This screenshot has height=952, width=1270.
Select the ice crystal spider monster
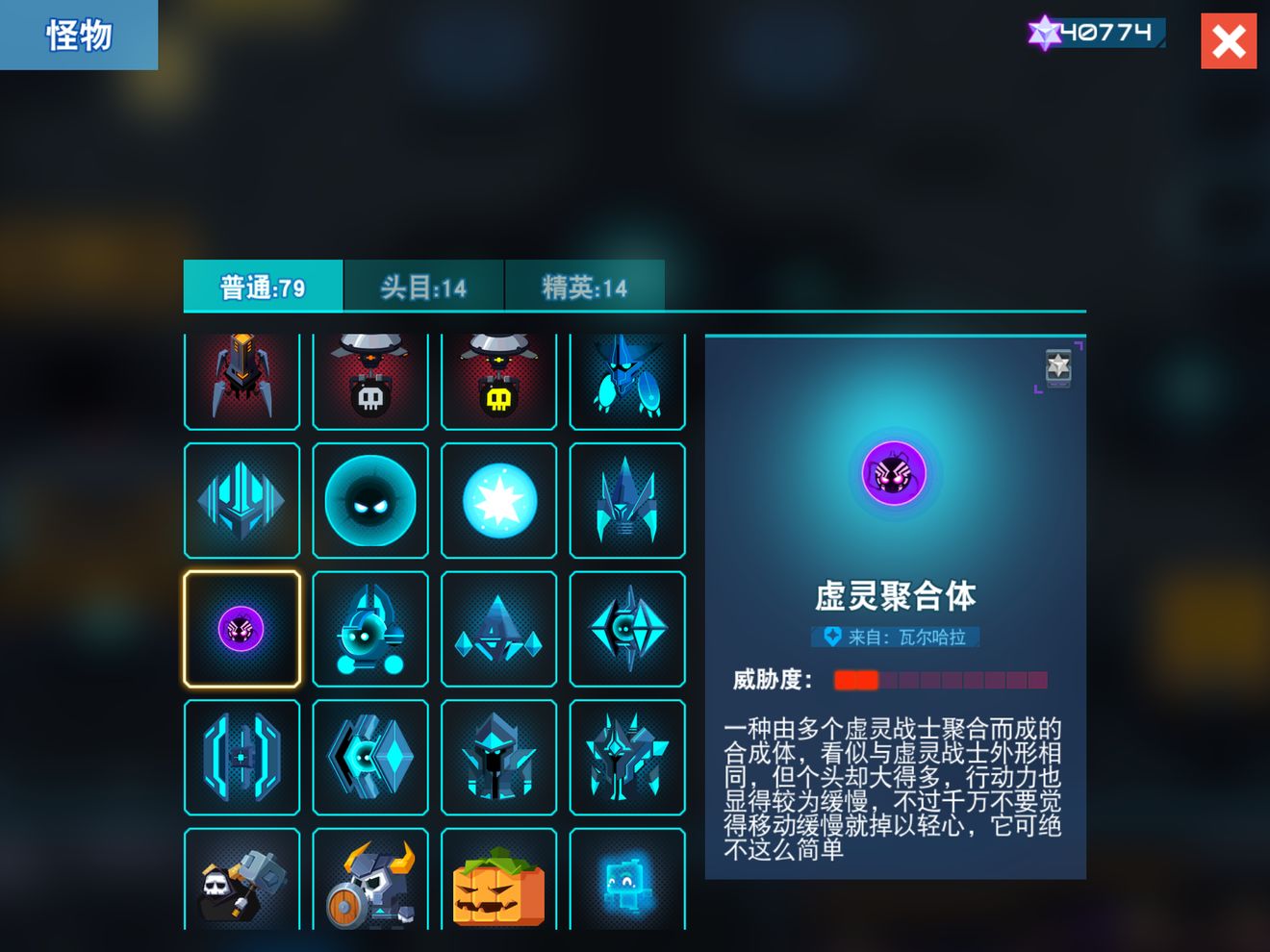pos(627,379)
